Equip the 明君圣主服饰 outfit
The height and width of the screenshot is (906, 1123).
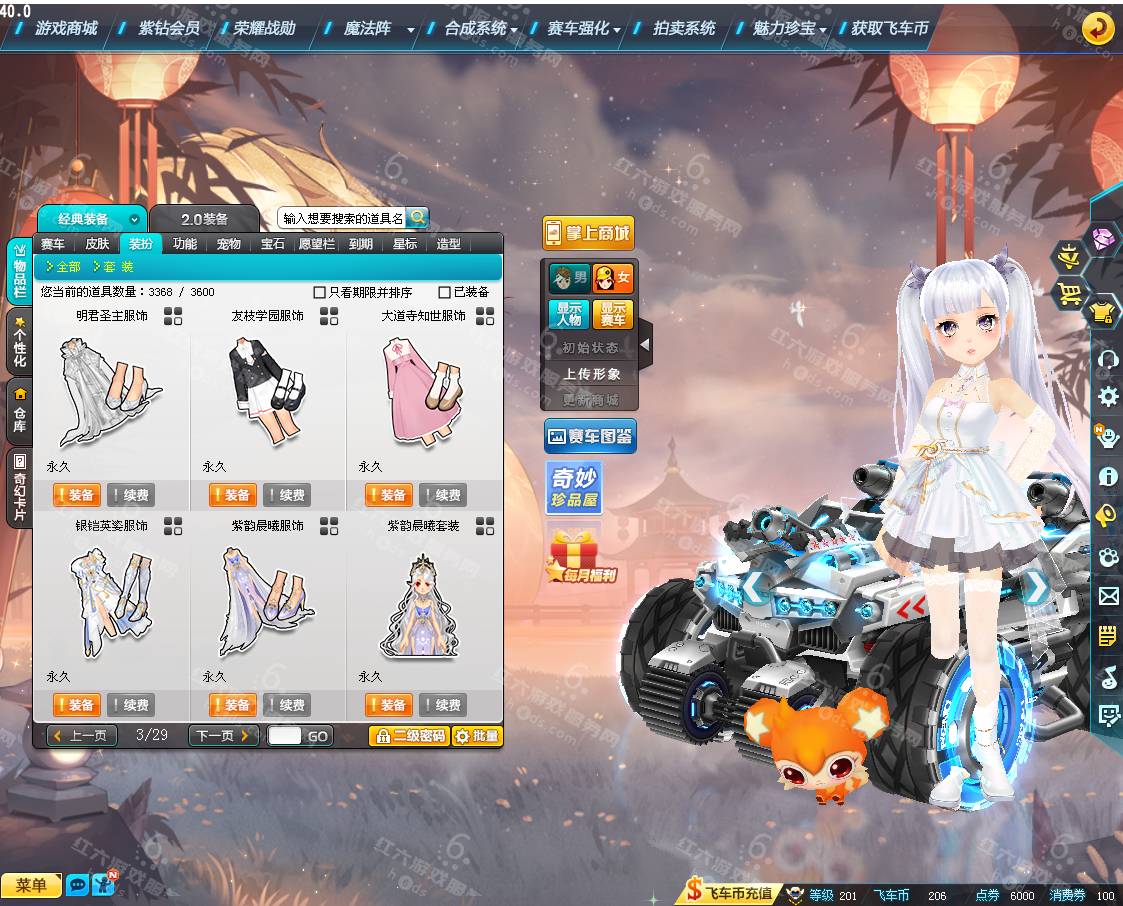(76, 495)
